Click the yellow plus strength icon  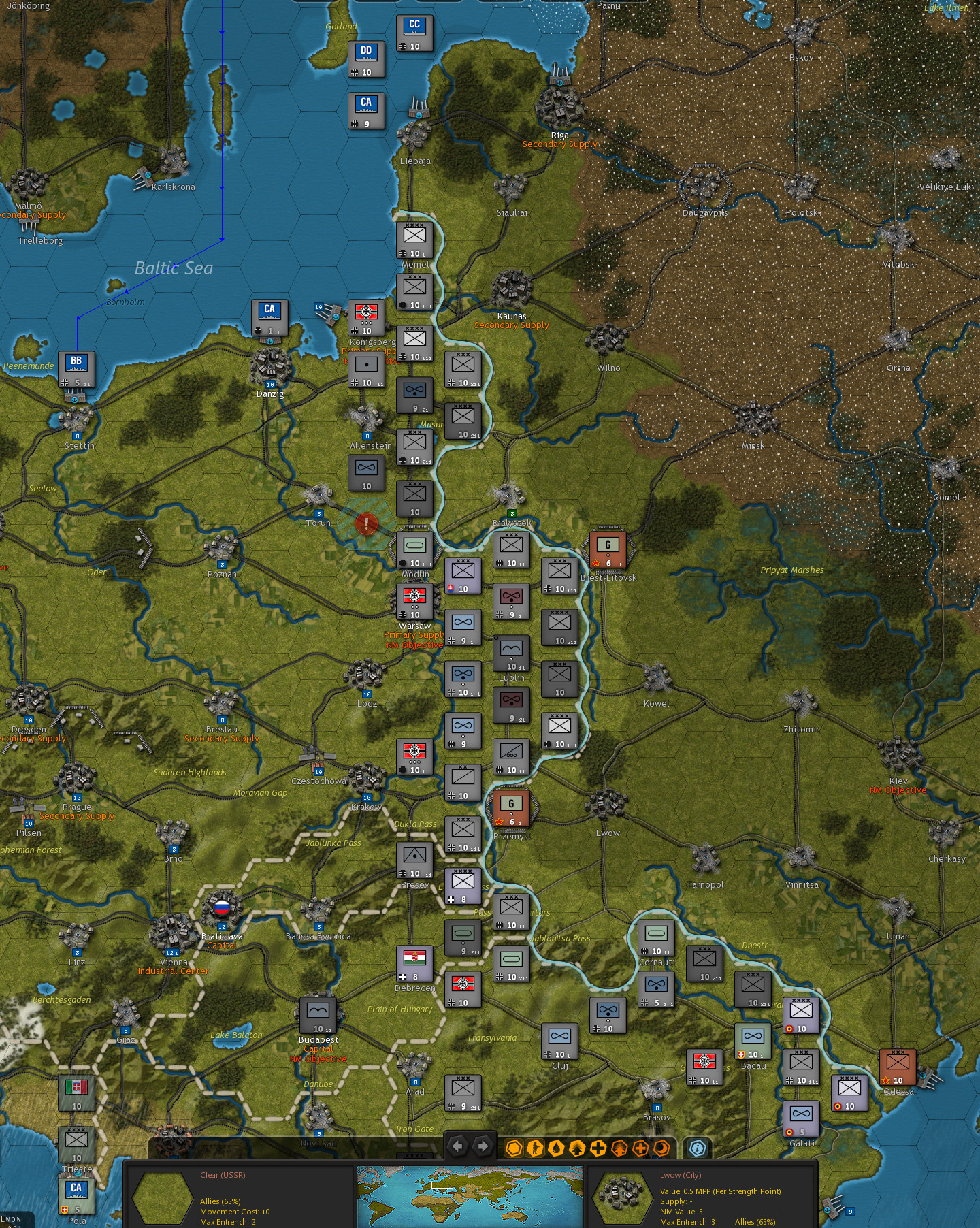click(x=598, y=1148)
